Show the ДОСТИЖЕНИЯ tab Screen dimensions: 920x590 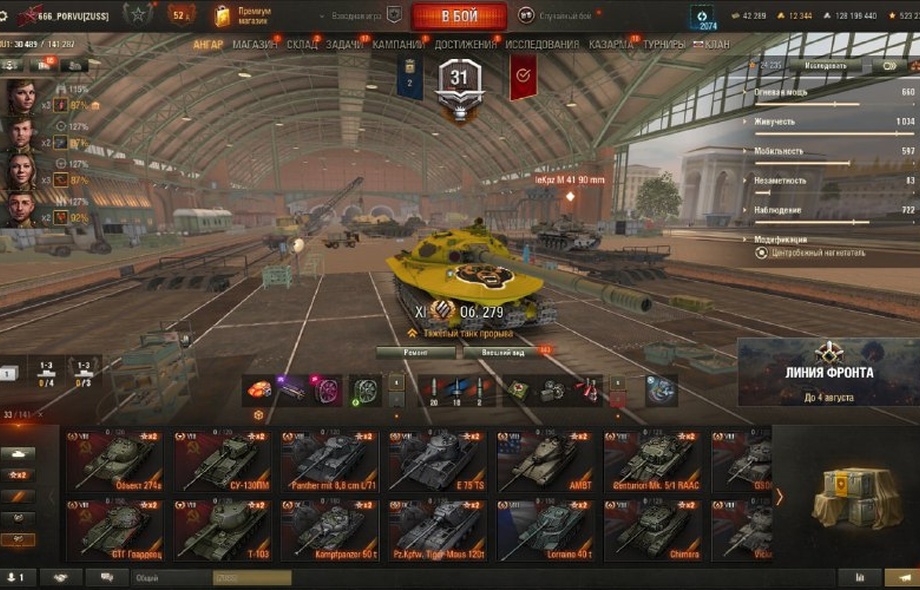click(465, 45)
